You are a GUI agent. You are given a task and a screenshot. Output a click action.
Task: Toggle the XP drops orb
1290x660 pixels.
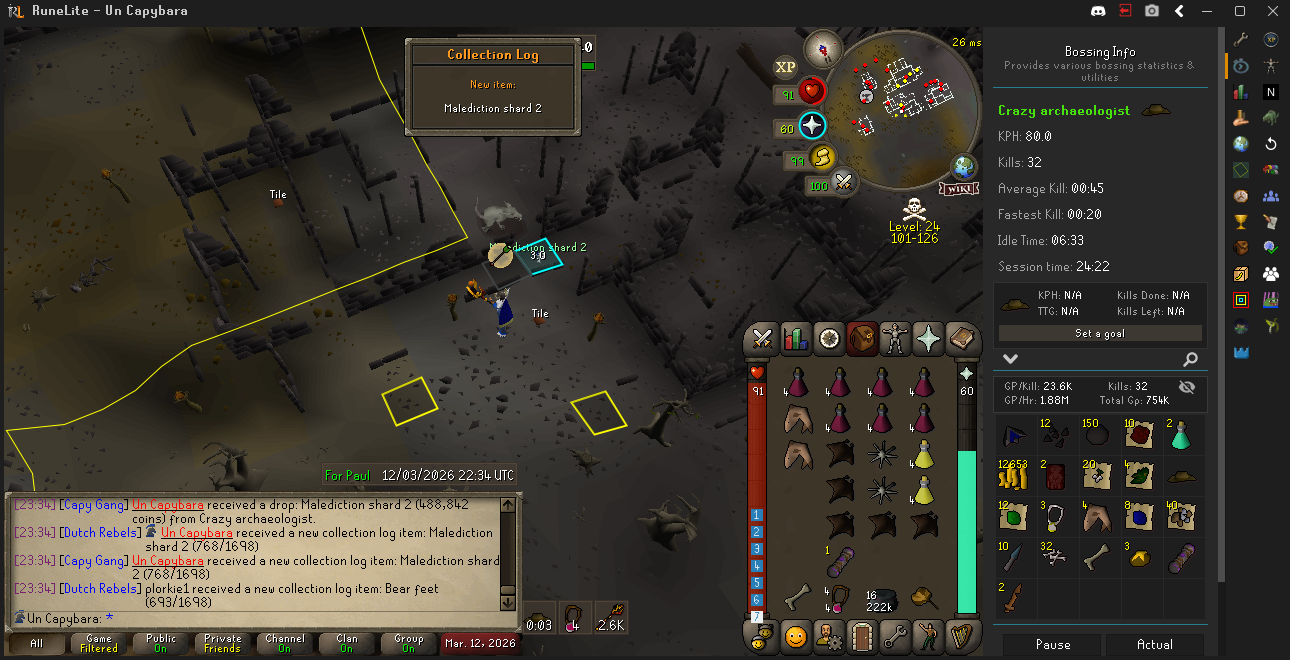tap(785, 67)
